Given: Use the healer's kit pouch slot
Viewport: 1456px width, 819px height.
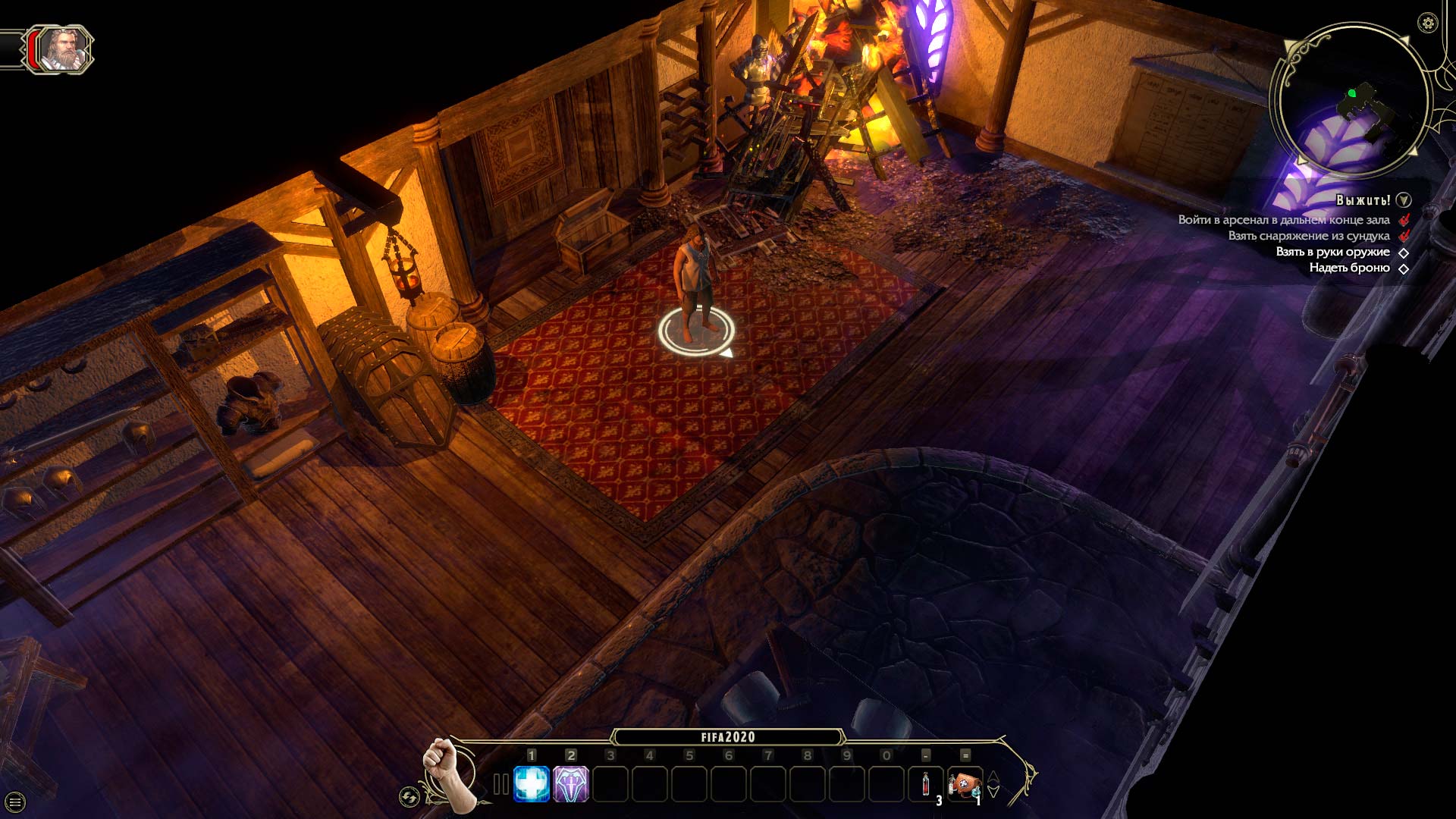Looking at the screenshot, I should click(964, 784).
